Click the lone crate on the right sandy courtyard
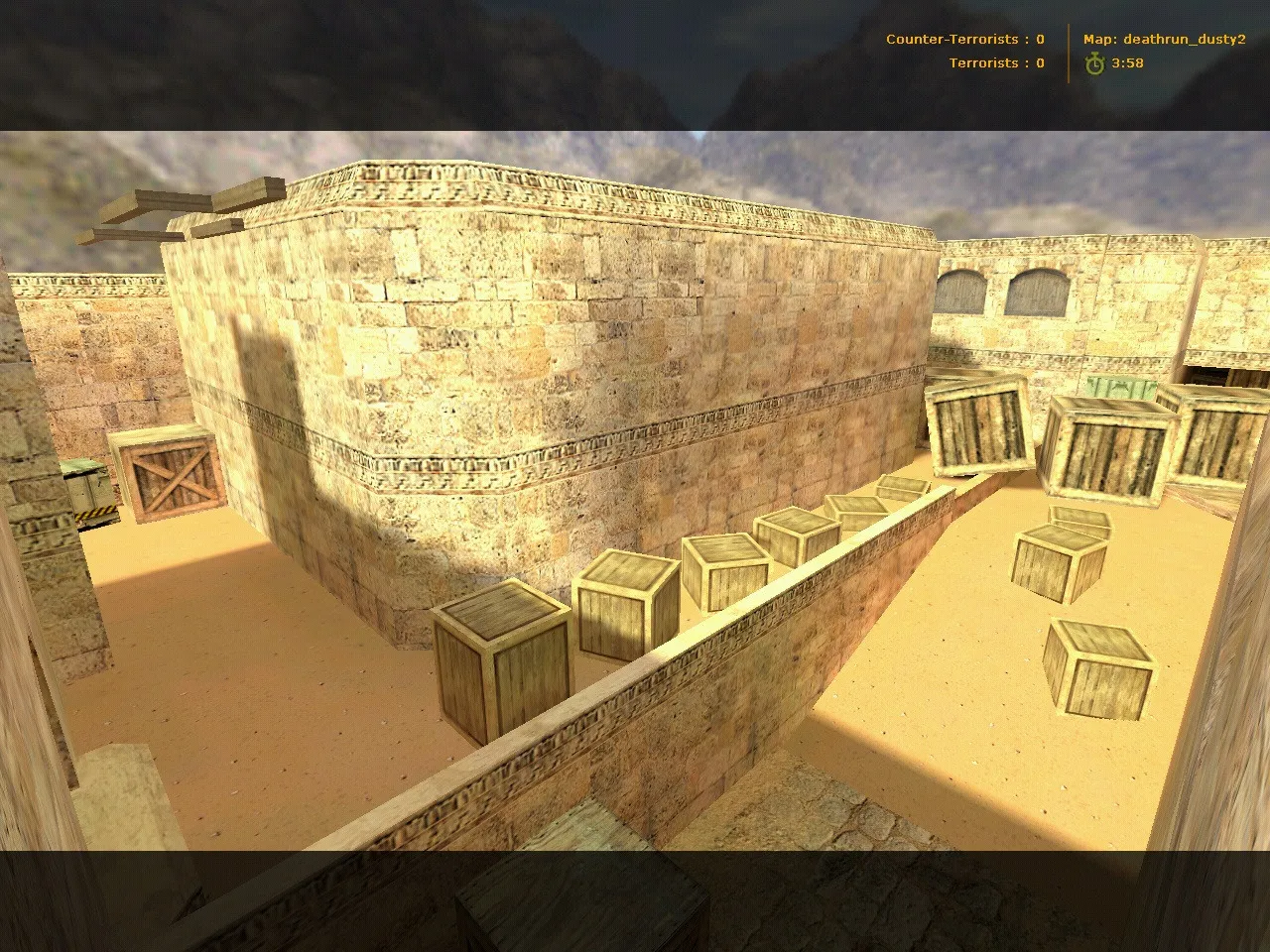Image resolution: width=1270 pixels, height=952 pixels. tap(1099, 669)
